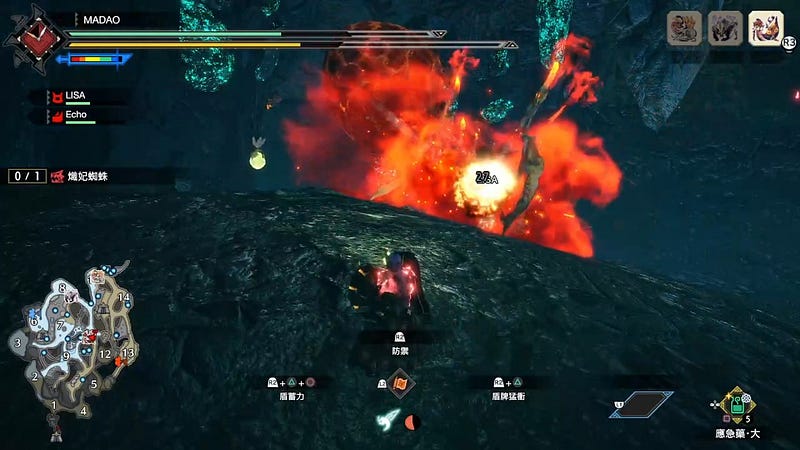The height and width of the screenshot is (450, 800).
Task: Select the leftmost (orange) monster target icon
Action: click(x=685, y=28)
